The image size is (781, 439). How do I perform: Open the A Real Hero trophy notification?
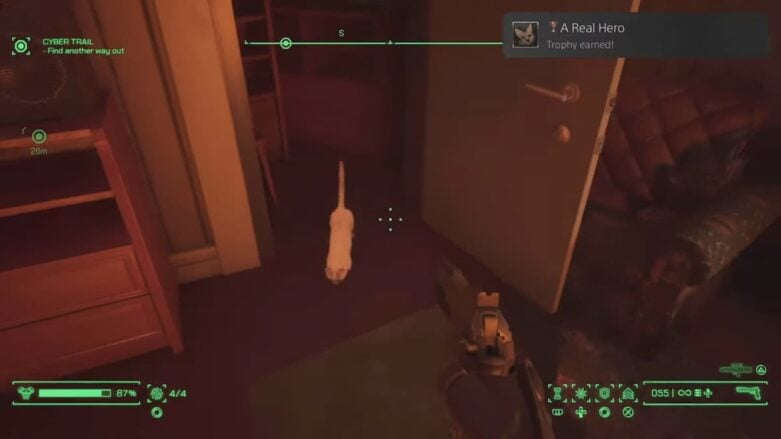tap(635, 35)
